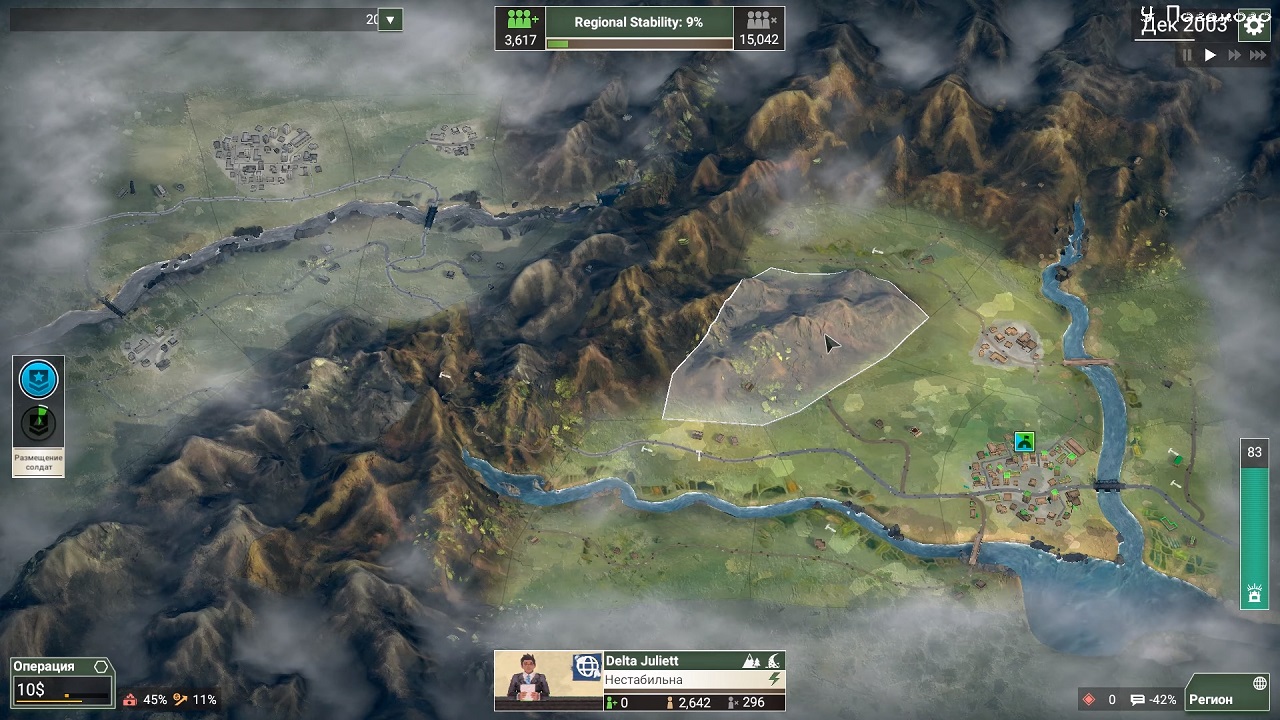Open the Регион overview button
1280x720 pixels.
point(1226,699)
